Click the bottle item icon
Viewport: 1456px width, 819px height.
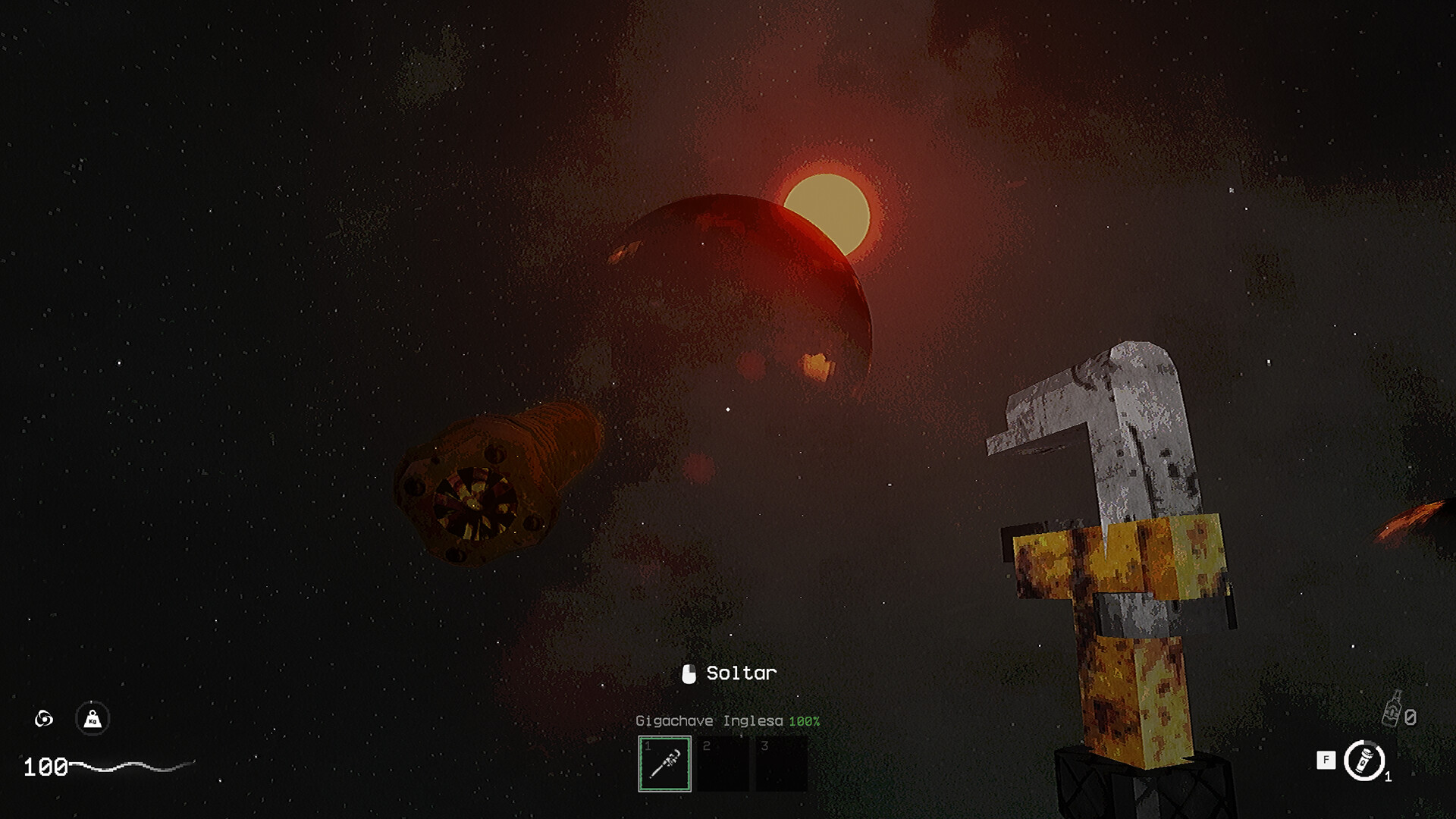[x=1392, y=711]
